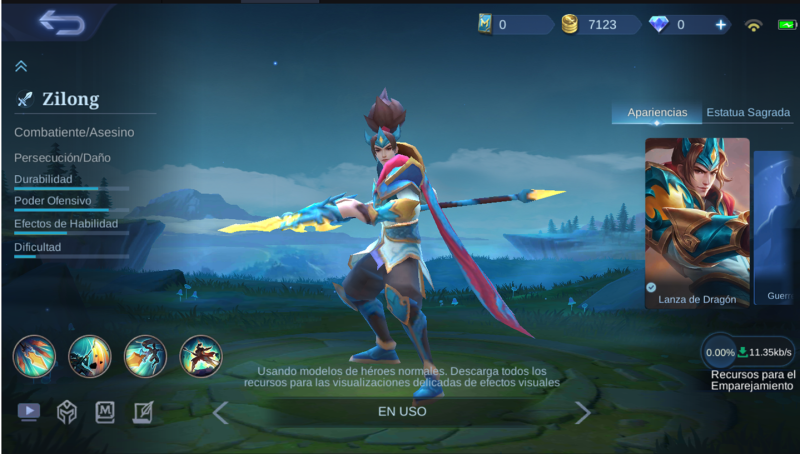Add diamonds with the plus button
This screenshot has width=800, height=454.
coord(721,25)
